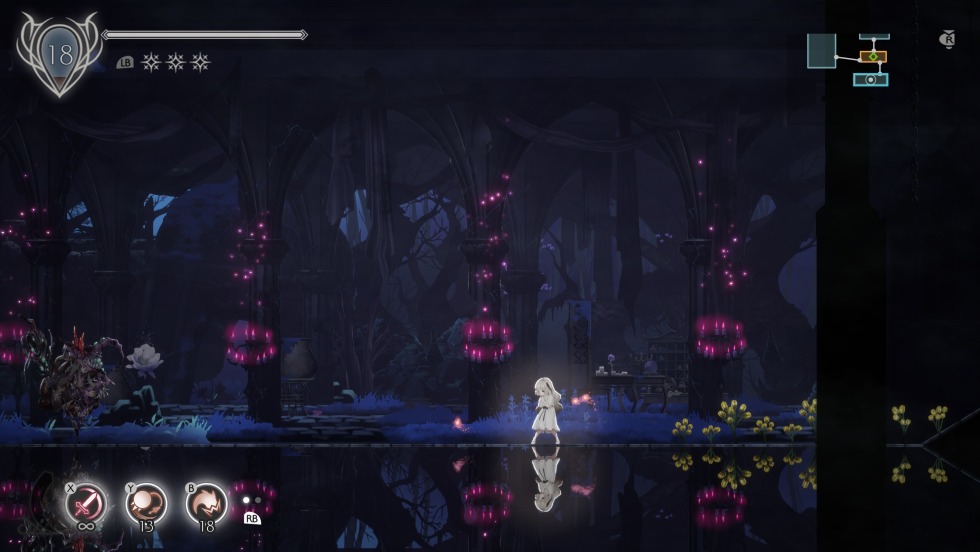
Task: Switch skill set via the two dots
Action: tap(252, 500)
